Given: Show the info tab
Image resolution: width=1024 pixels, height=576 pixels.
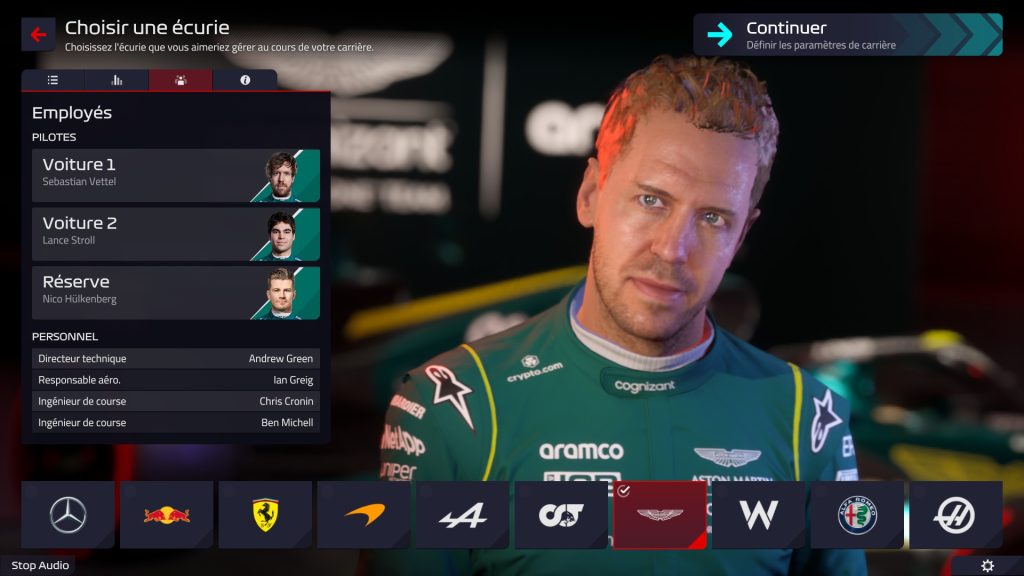Looking at the screenshot, I should tap(245, 80).
